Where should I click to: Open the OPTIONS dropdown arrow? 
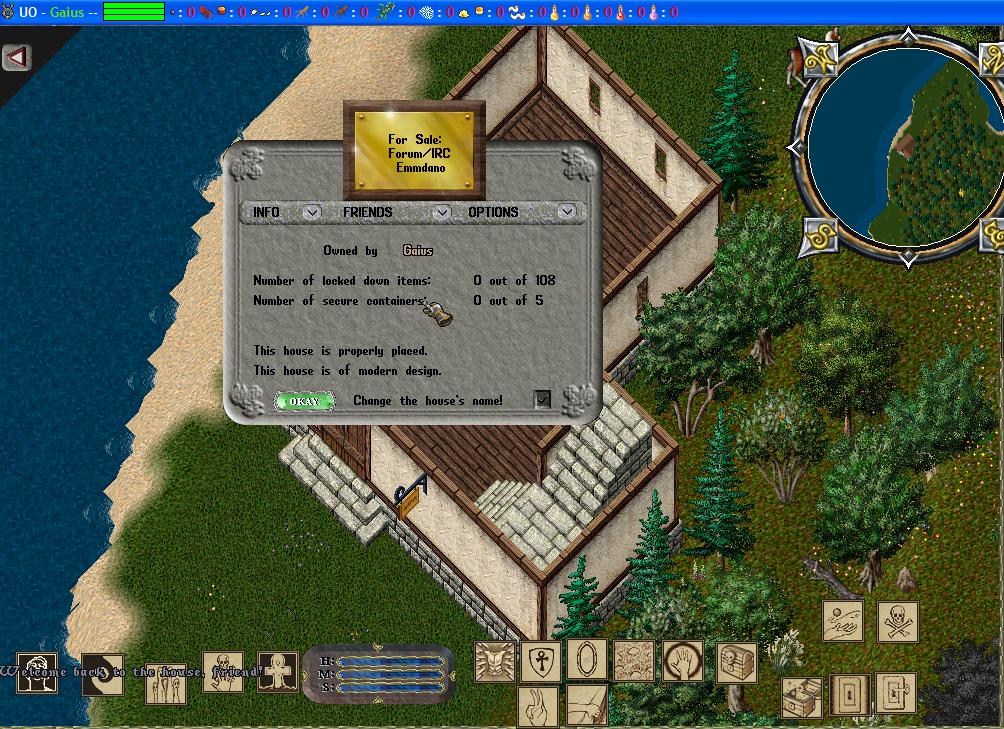(x=567, y=212)
